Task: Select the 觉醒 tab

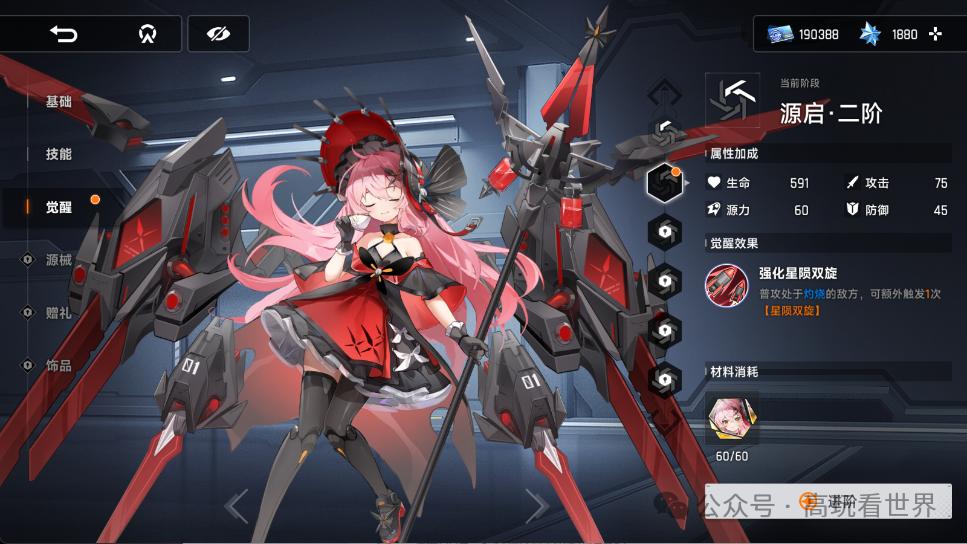Action: coord(58,207)
